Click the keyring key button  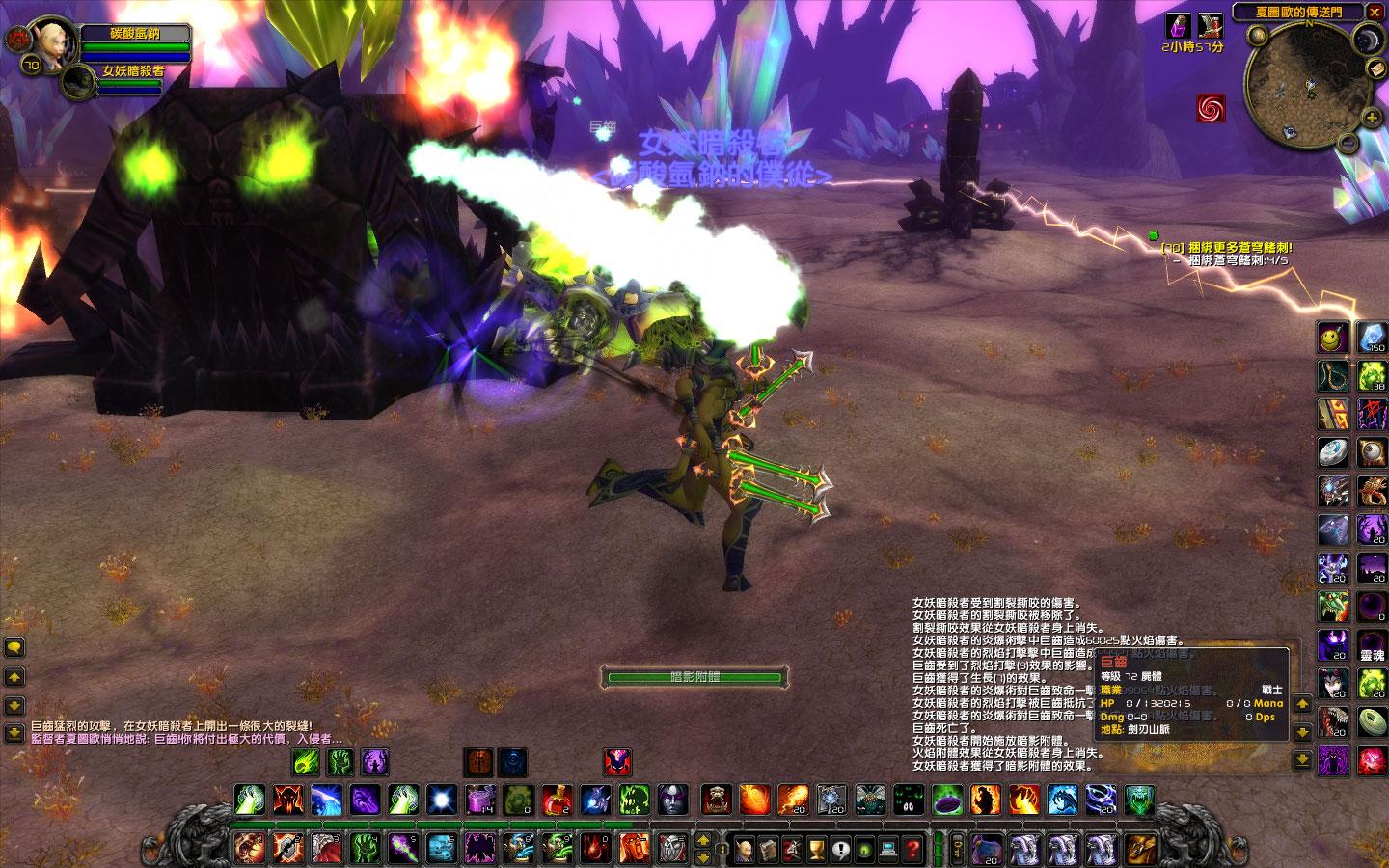tap(957, 849)
